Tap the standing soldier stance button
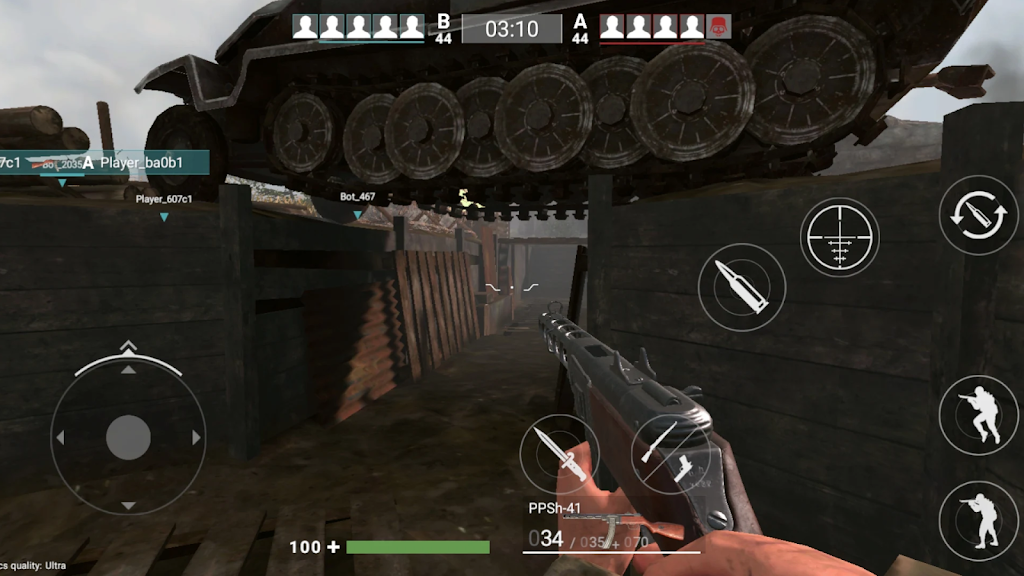Image resolution: width=1024 pixels, height=576 pixels. (x=978, y=520)
